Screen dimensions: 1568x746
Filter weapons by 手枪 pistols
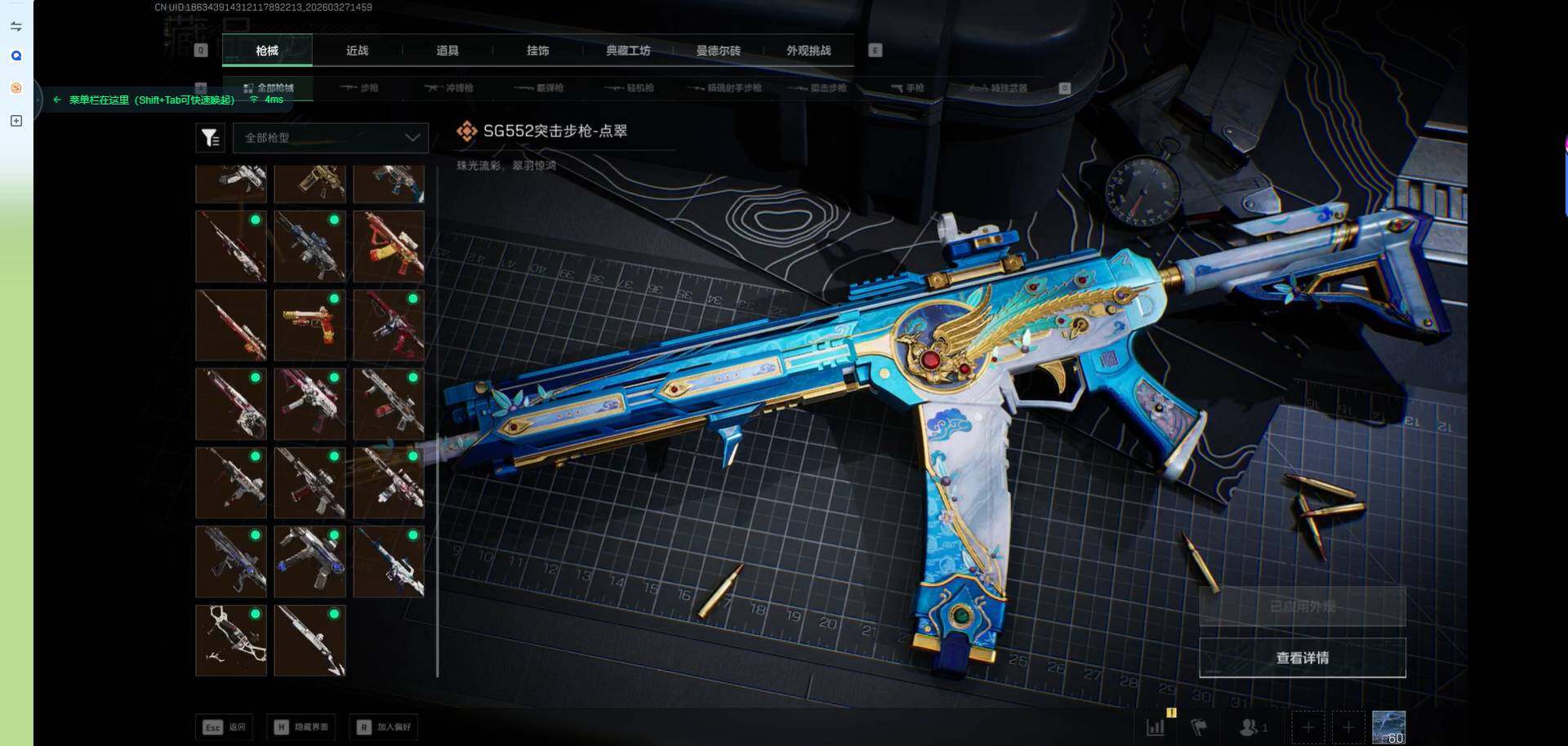coord(907,88)
